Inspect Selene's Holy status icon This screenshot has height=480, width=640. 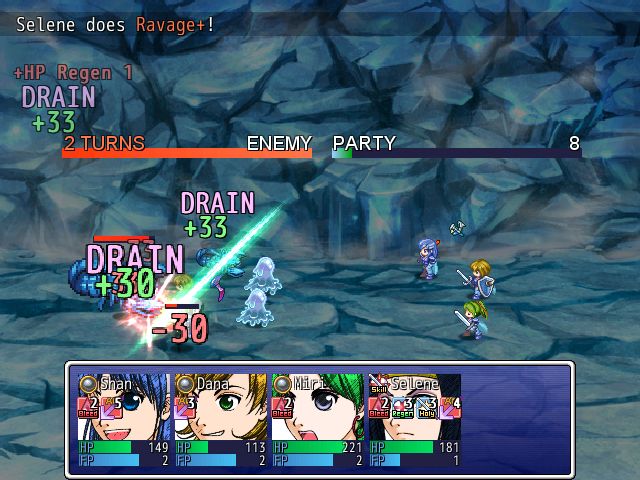click(426, 405)
